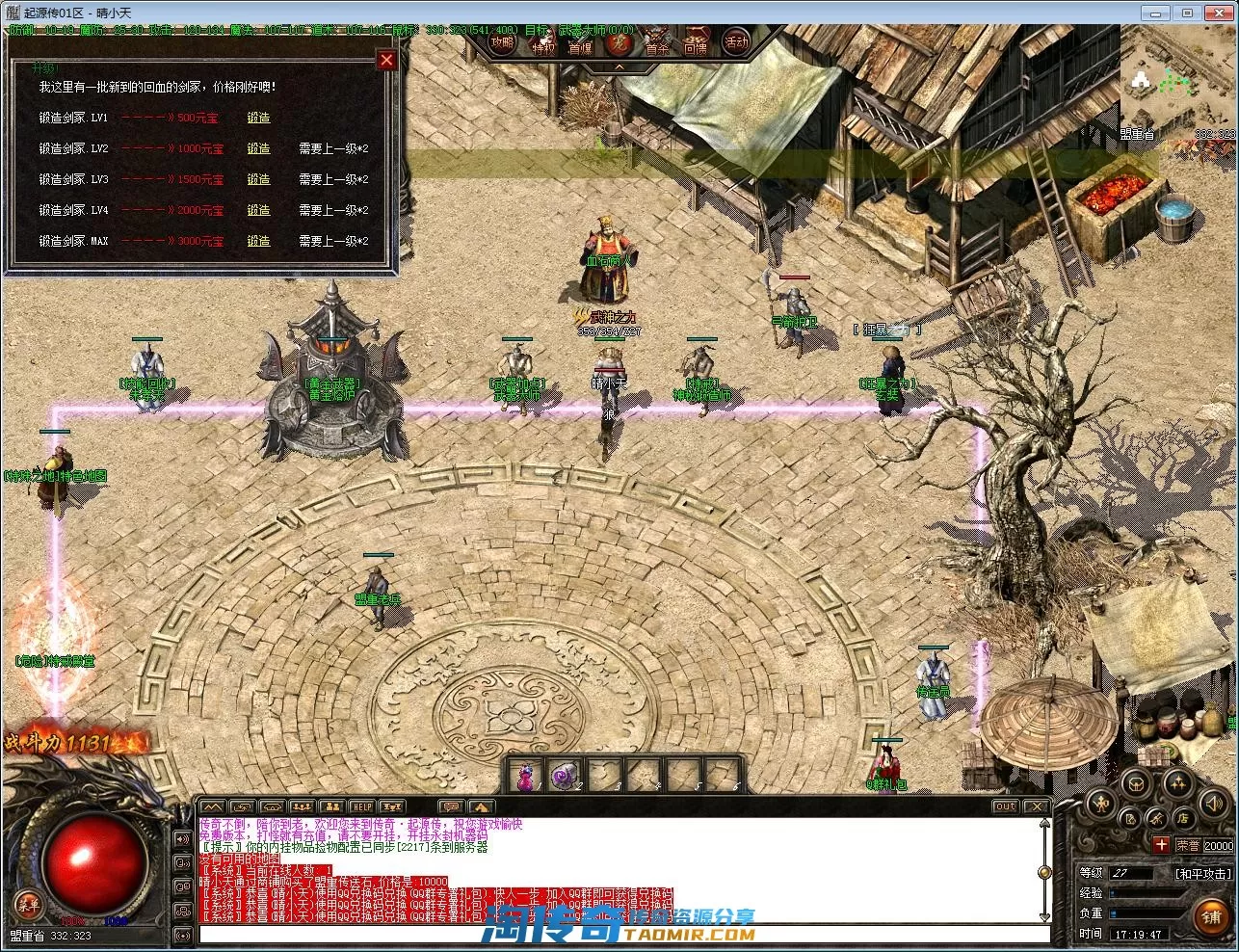Screen dimensions: 1239x952
Task: Click the HELP button above chat
Action: (x=361, y=807)
